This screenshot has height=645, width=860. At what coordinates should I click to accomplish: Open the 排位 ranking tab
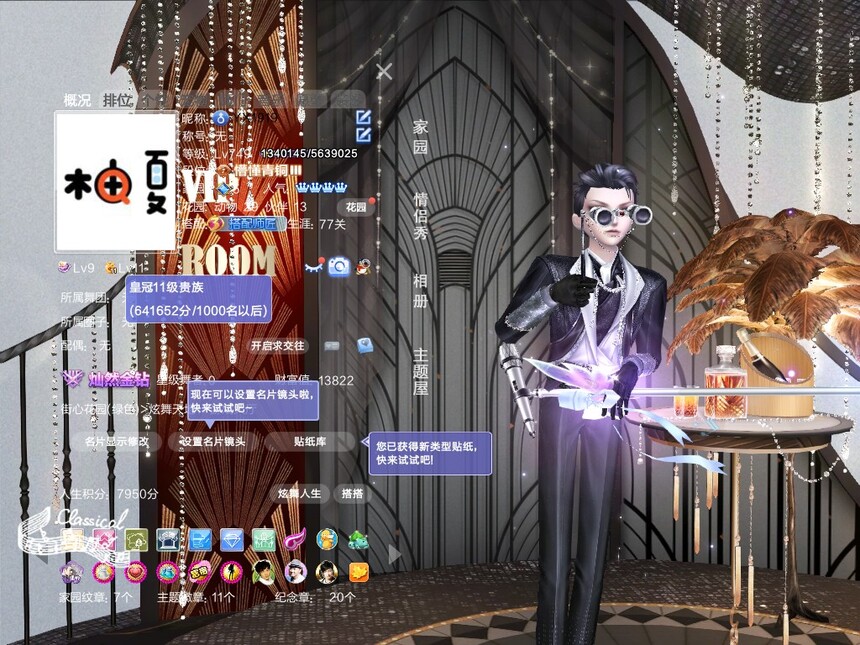(117, 99)
